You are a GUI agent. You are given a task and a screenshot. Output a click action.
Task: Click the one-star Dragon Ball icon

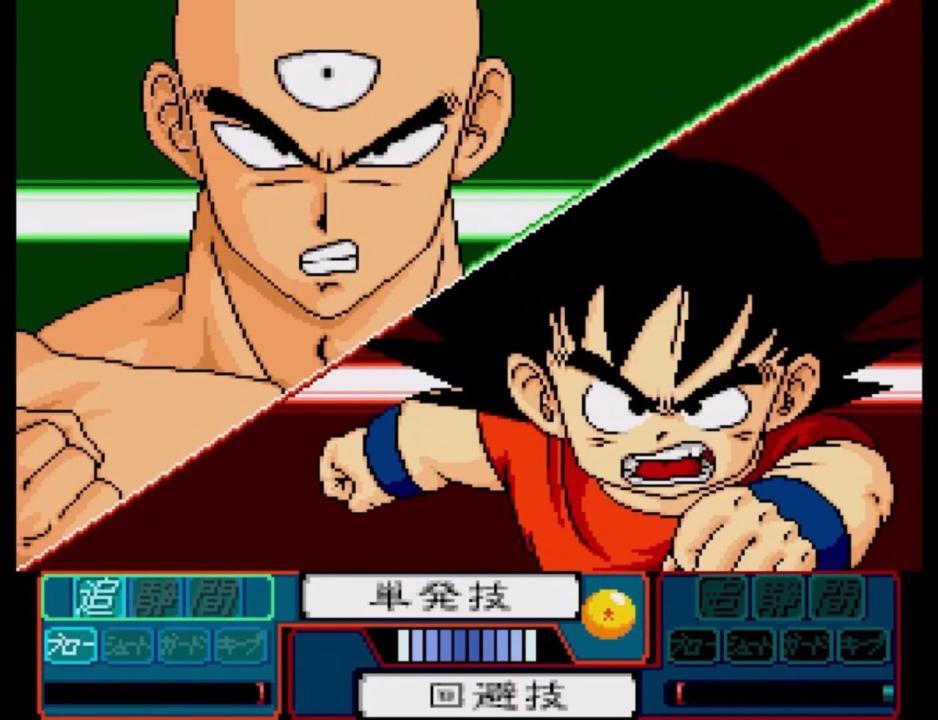tap(608, 612)
